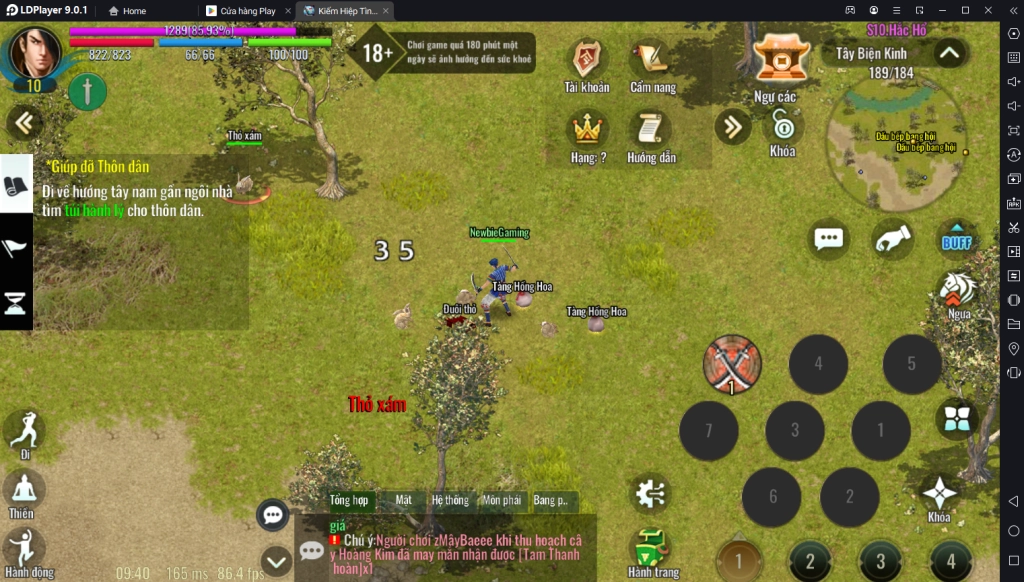The image size is (1024, 582).
Task: Use the crossed swords attack skill
Action: [732, 364]
